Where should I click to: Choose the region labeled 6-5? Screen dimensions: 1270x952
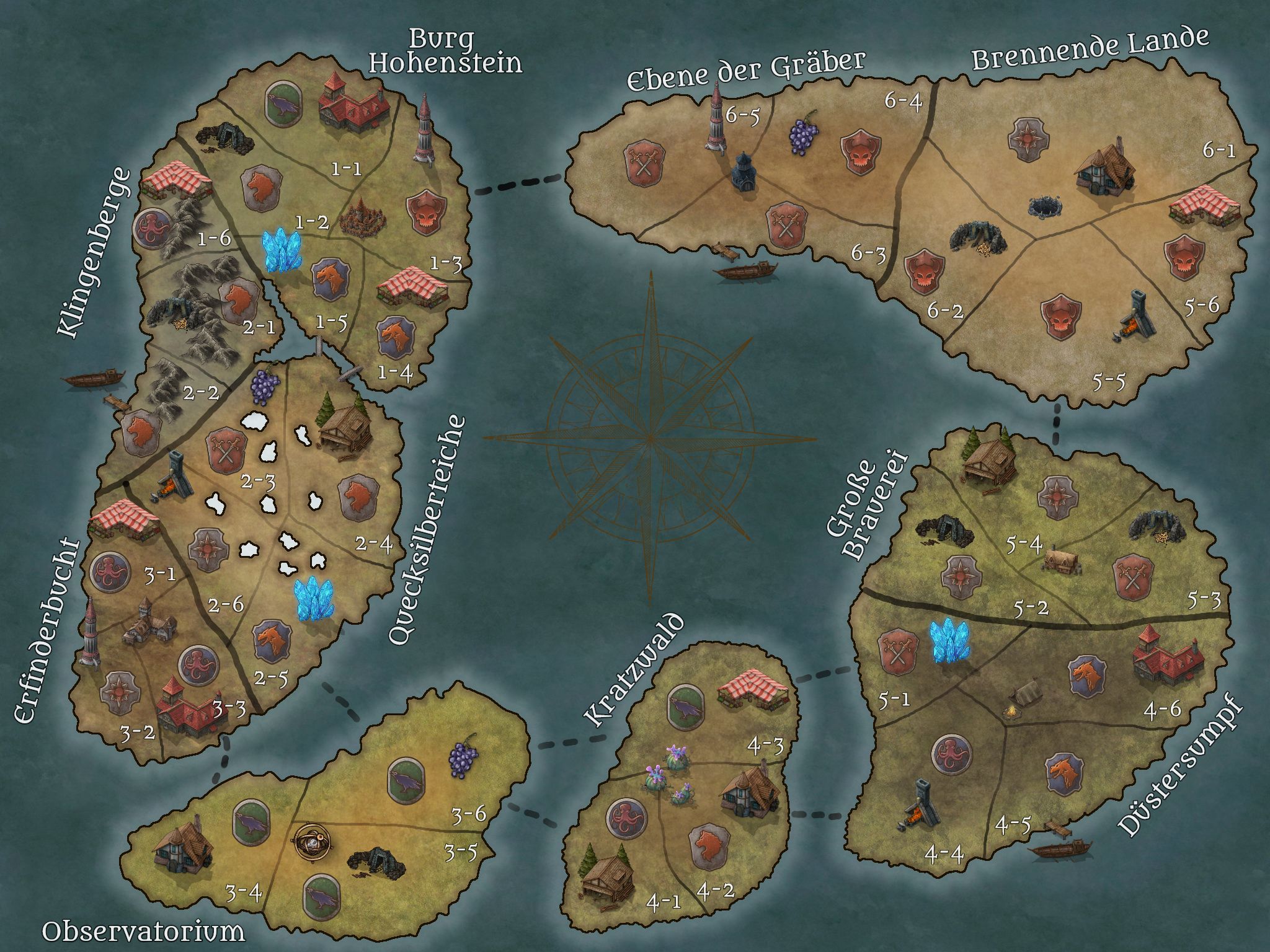pyautogui.click(x=742, y=117)
